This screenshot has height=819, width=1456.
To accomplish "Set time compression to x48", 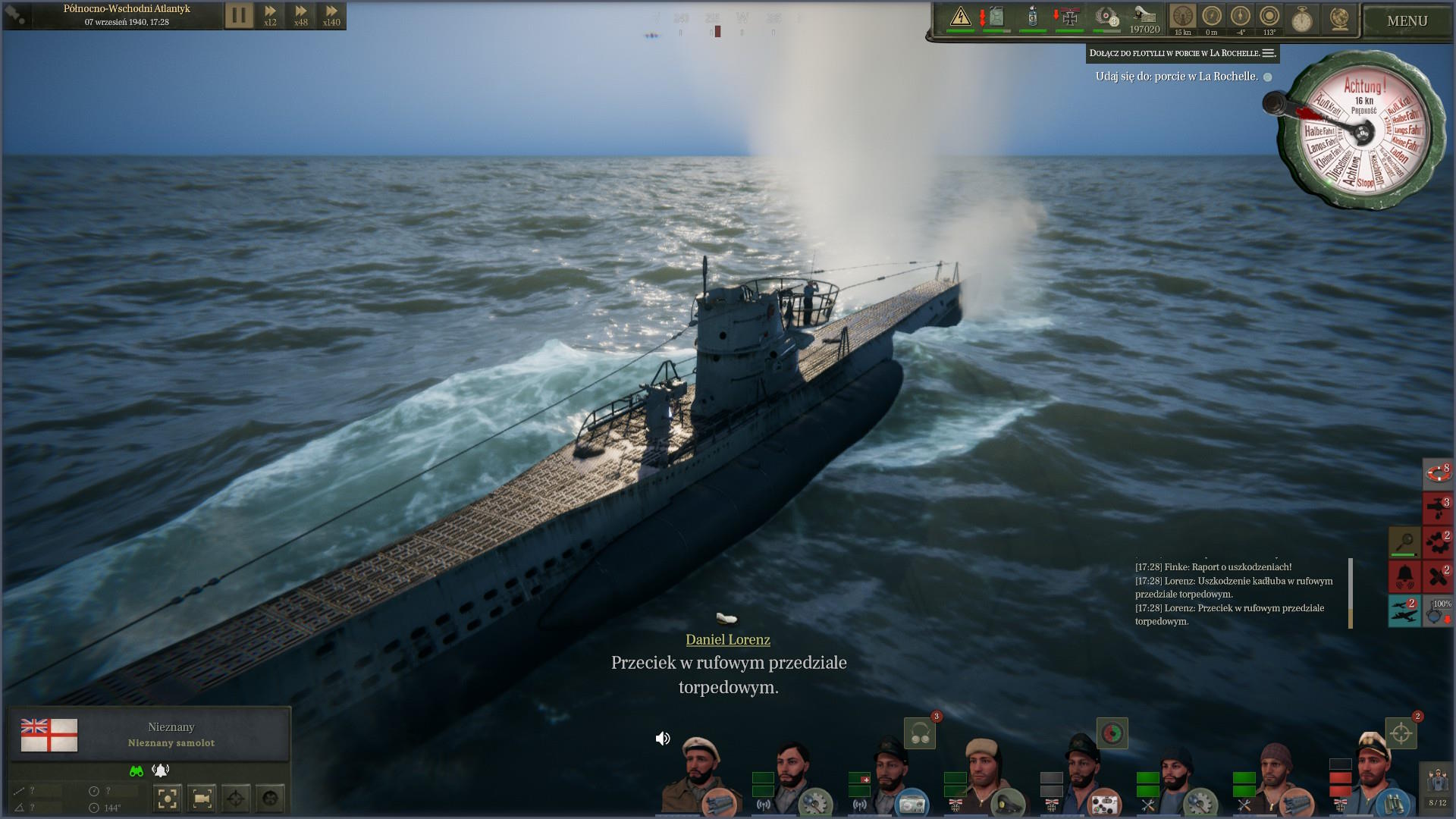I will (x=301, y=15).
